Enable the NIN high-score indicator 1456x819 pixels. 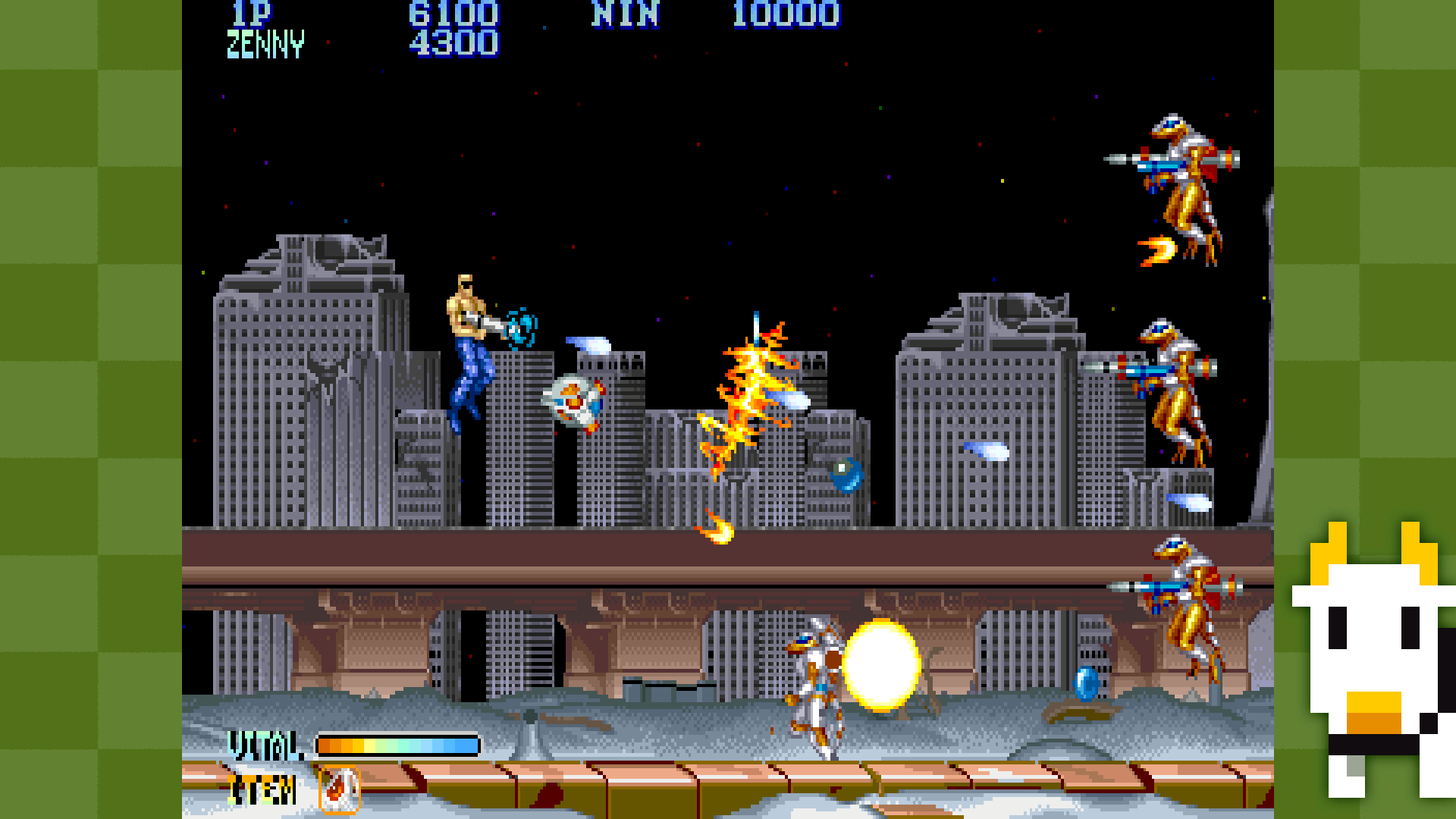pyautogui.click(x=627, y=14)
